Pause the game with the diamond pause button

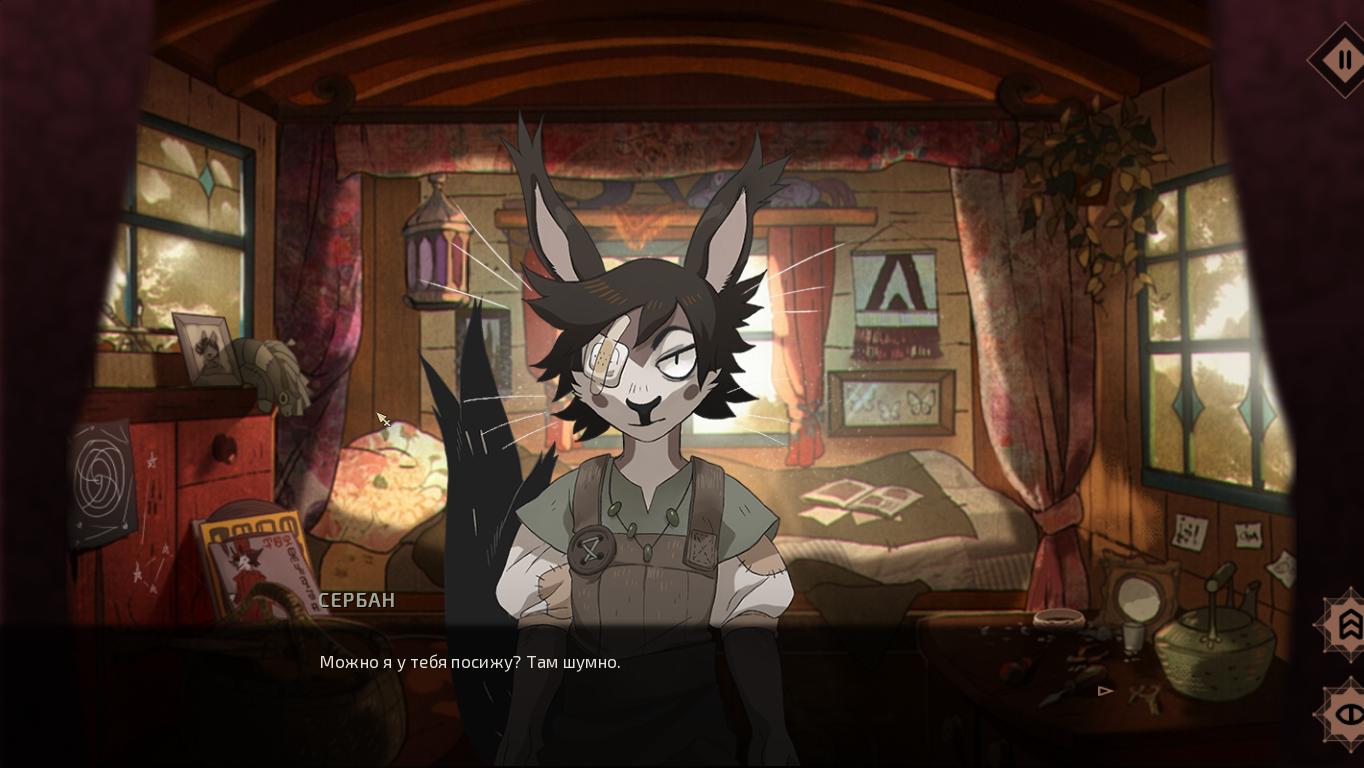tap(1343, 60)
